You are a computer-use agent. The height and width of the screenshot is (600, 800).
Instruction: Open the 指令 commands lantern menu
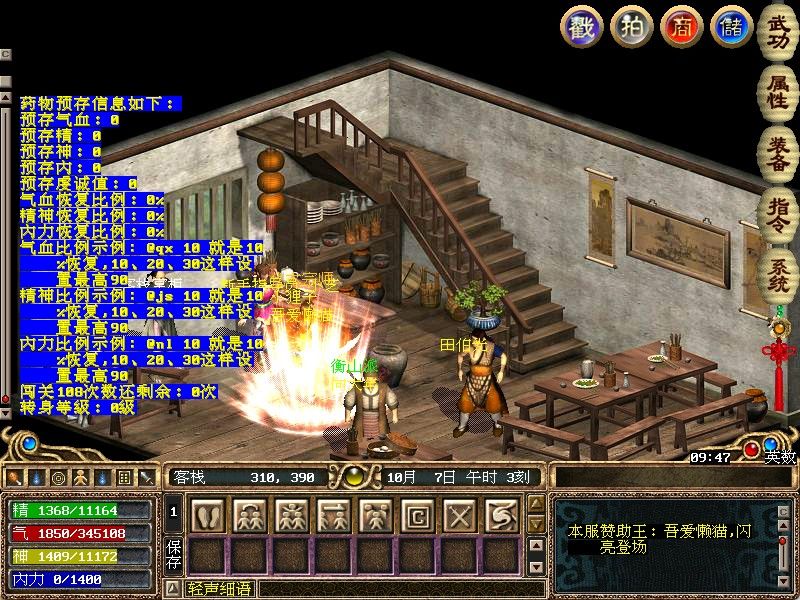(x=777, y=210)
